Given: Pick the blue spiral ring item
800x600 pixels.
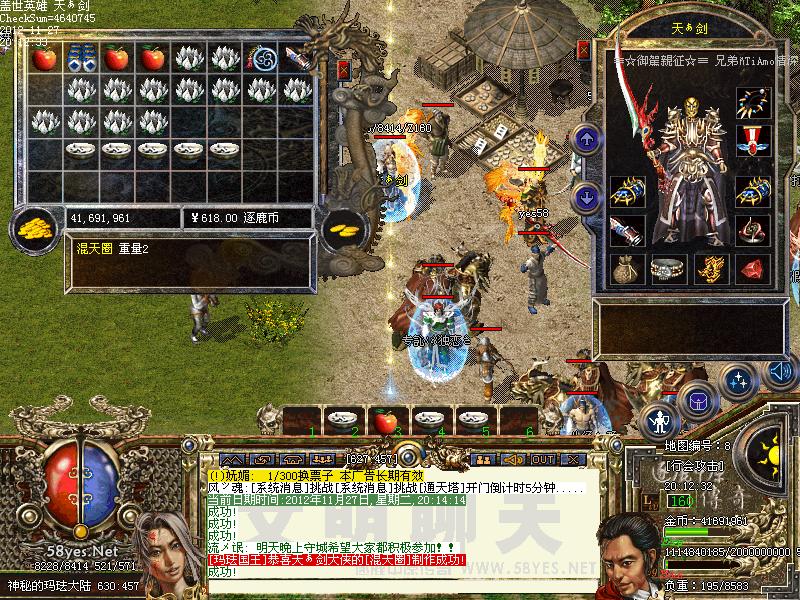Looking at the screenshot, I should pos(265,58).
